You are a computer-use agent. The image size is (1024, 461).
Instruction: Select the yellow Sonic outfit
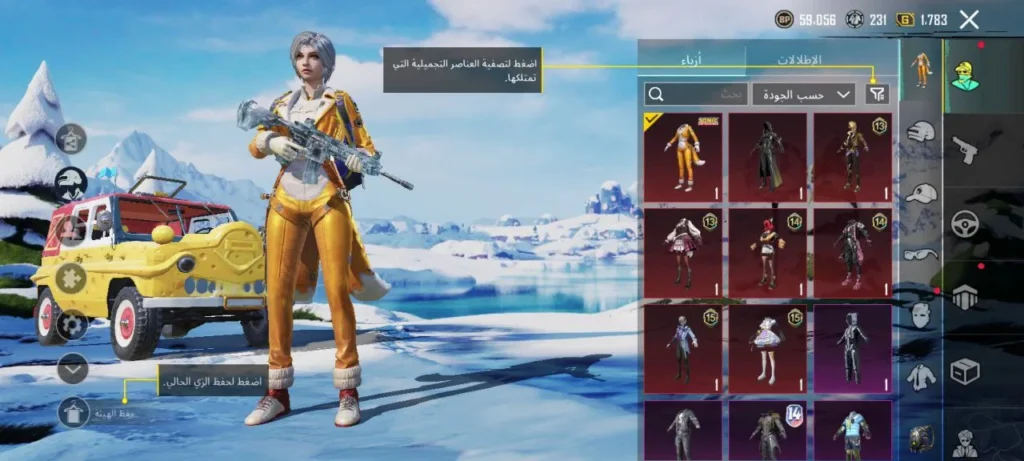point(683,157)
